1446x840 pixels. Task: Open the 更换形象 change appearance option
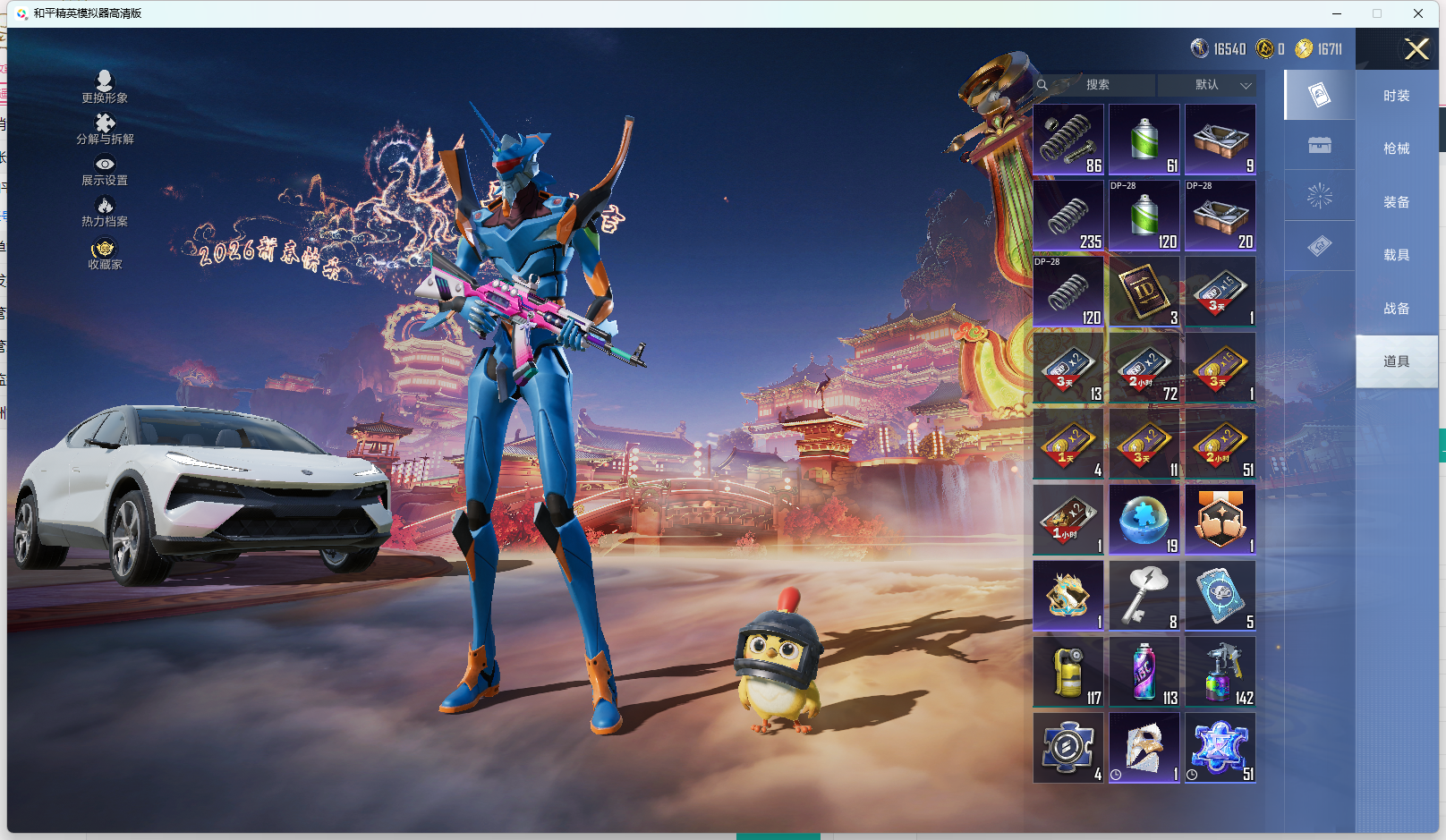(105, 87)
